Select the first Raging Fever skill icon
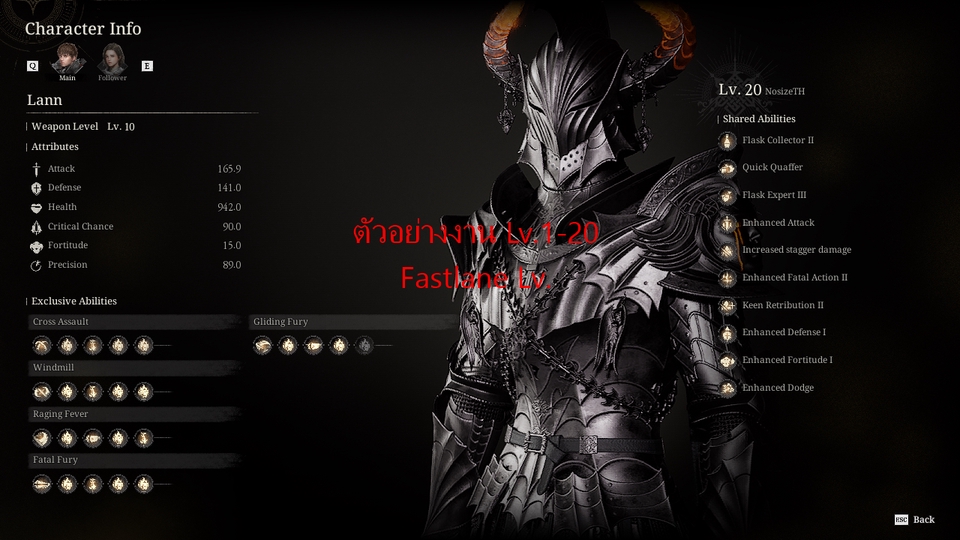Image resolution: width=960 pixels, height=540 pixels. [42, 437]
